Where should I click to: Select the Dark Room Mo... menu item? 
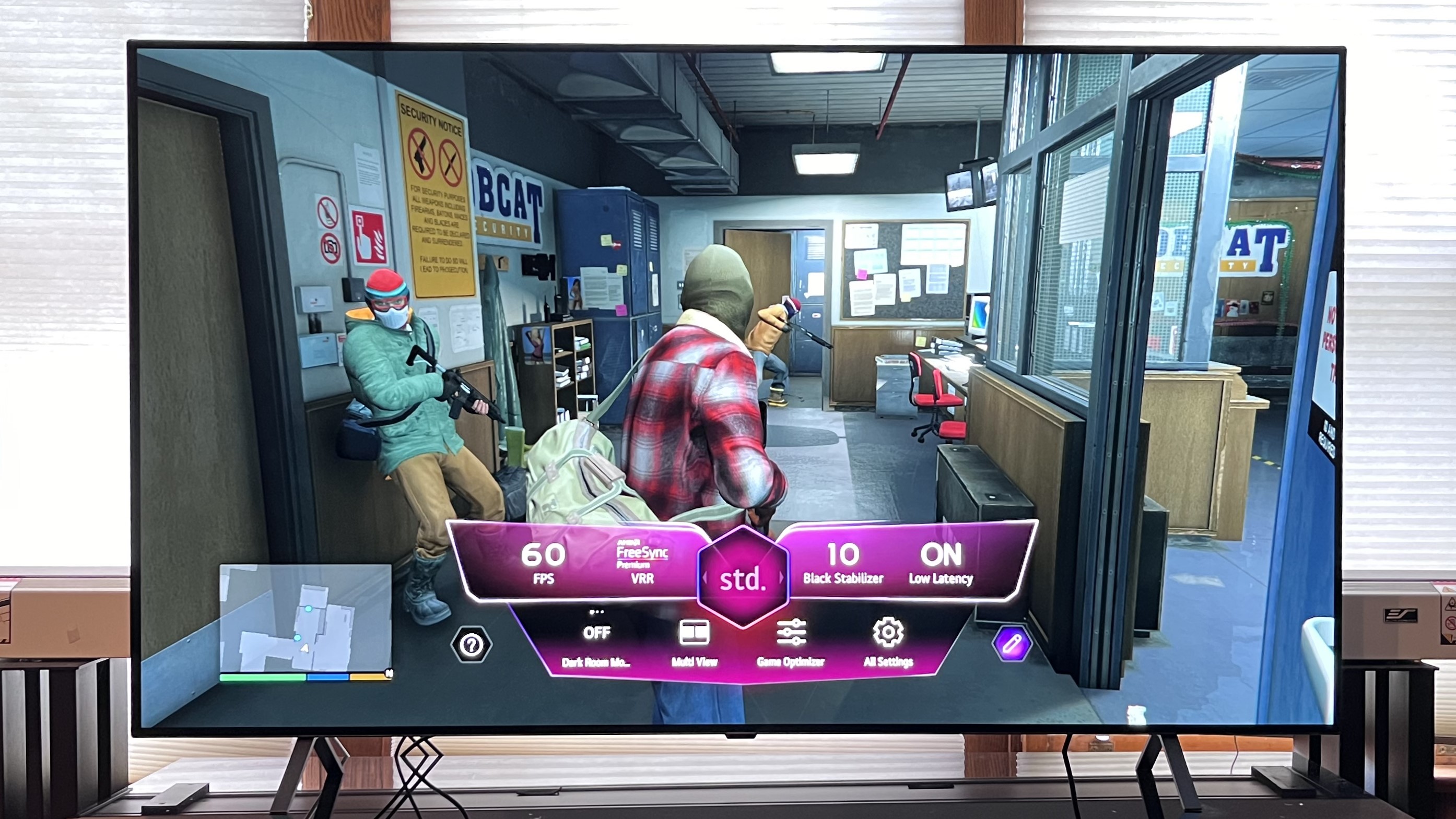[596, 663]
